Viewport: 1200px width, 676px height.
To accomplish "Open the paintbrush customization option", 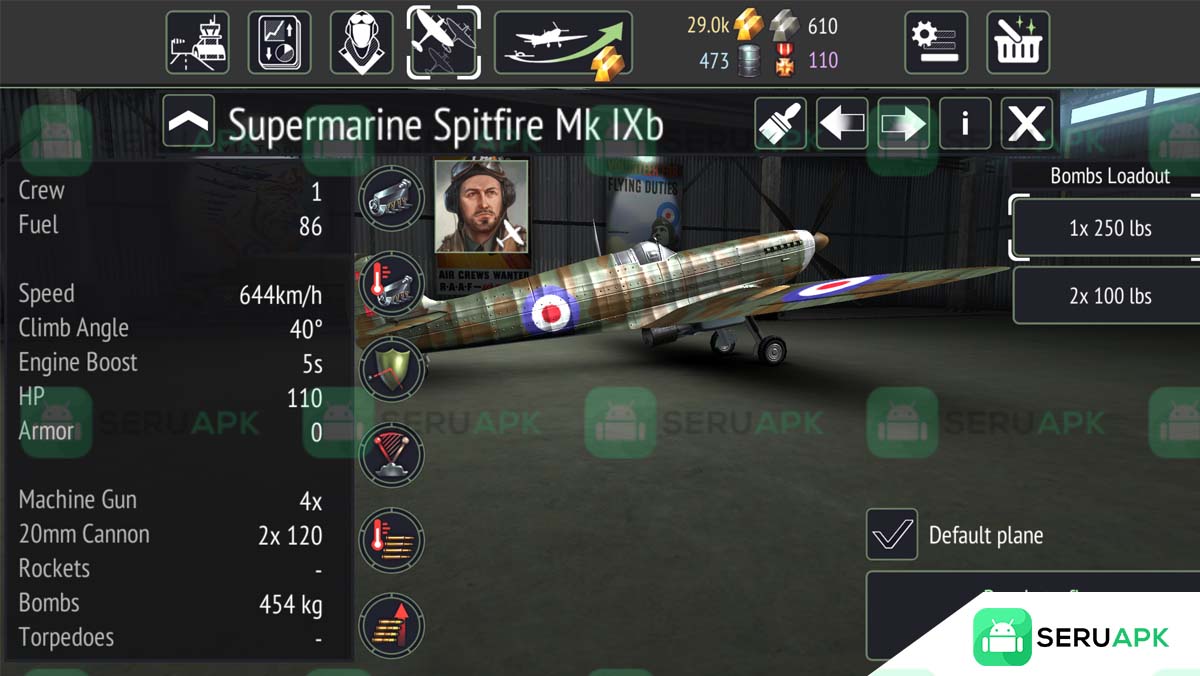I will 780,123.
